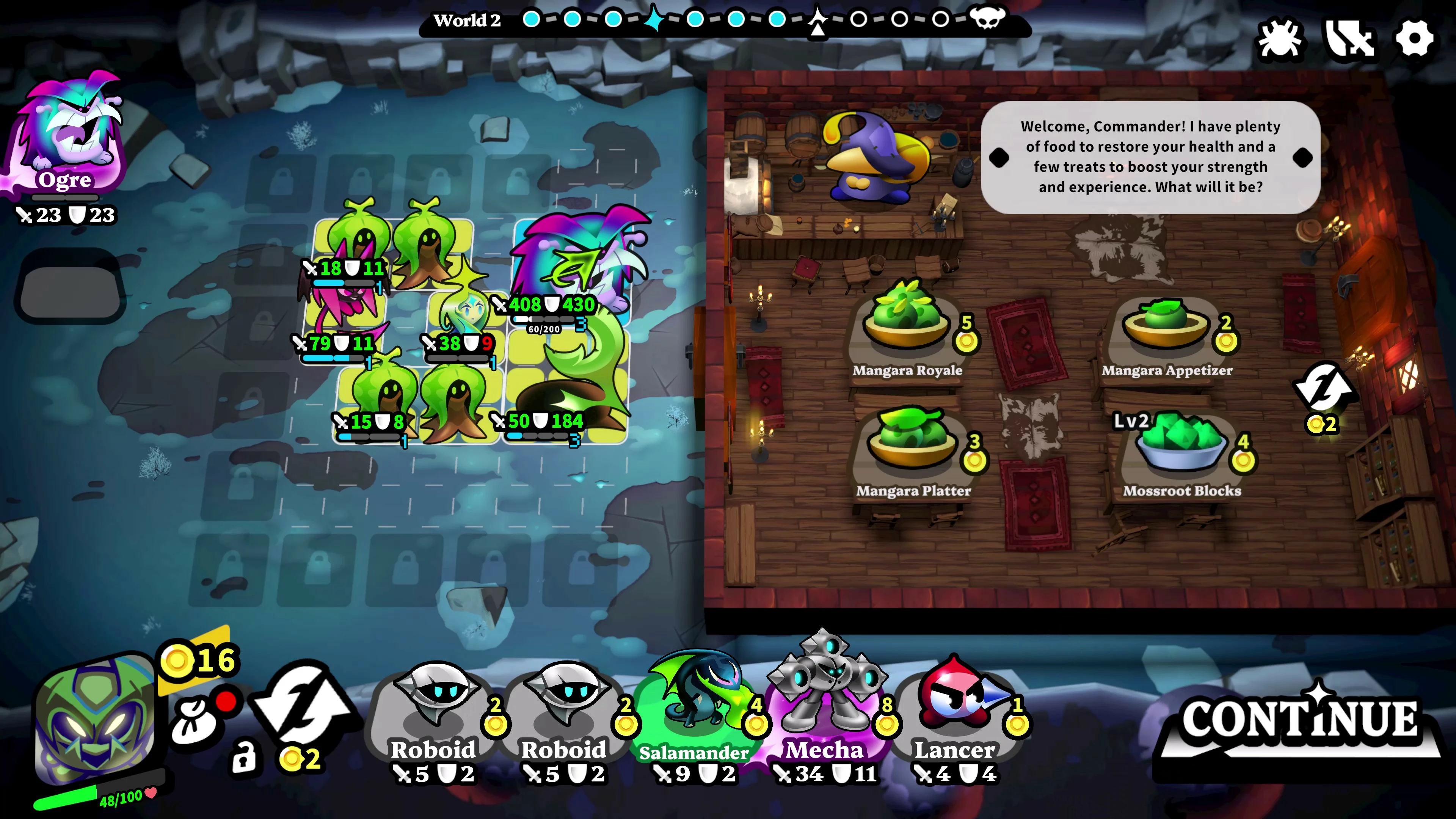Screen dimensions: 1456x819
Task: Toggle the unit shop lock
Action: point(244,757)
